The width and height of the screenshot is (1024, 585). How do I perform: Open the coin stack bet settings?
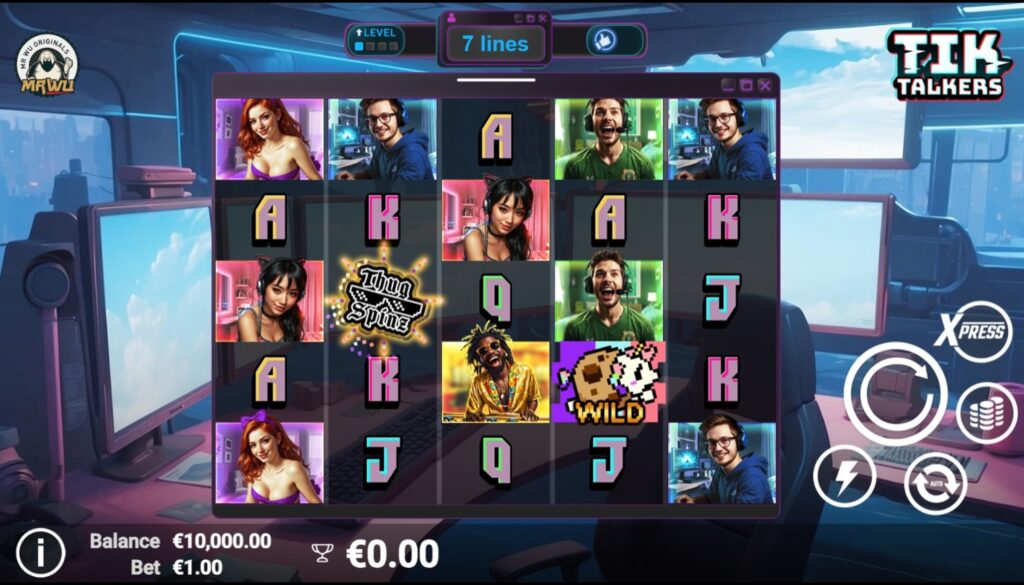[x=986, y=413]
